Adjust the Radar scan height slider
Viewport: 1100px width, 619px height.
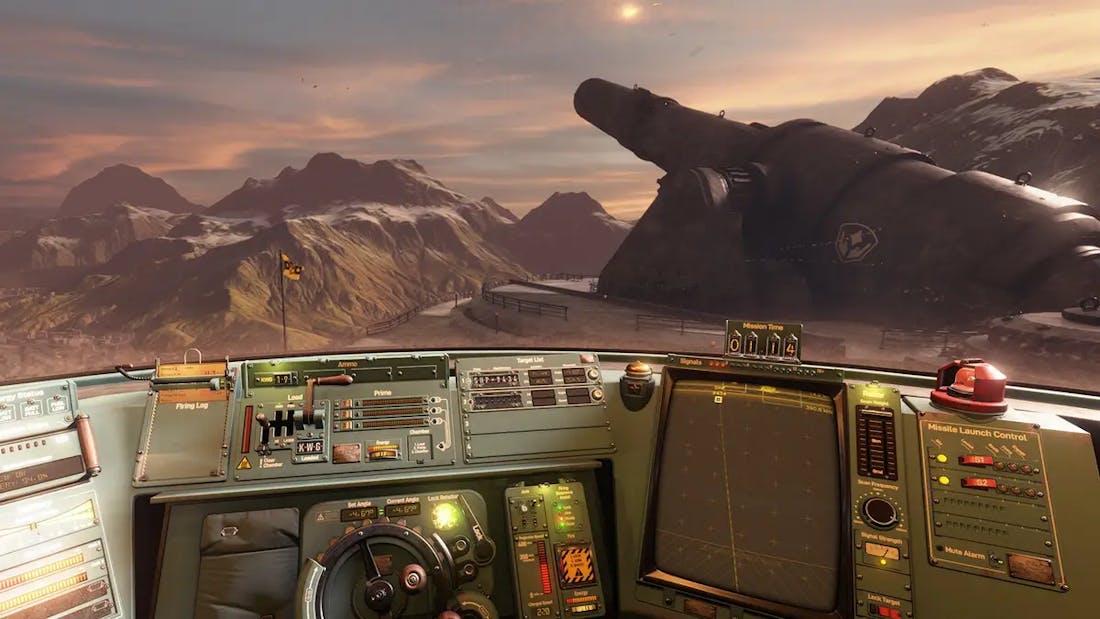[877, 442]
